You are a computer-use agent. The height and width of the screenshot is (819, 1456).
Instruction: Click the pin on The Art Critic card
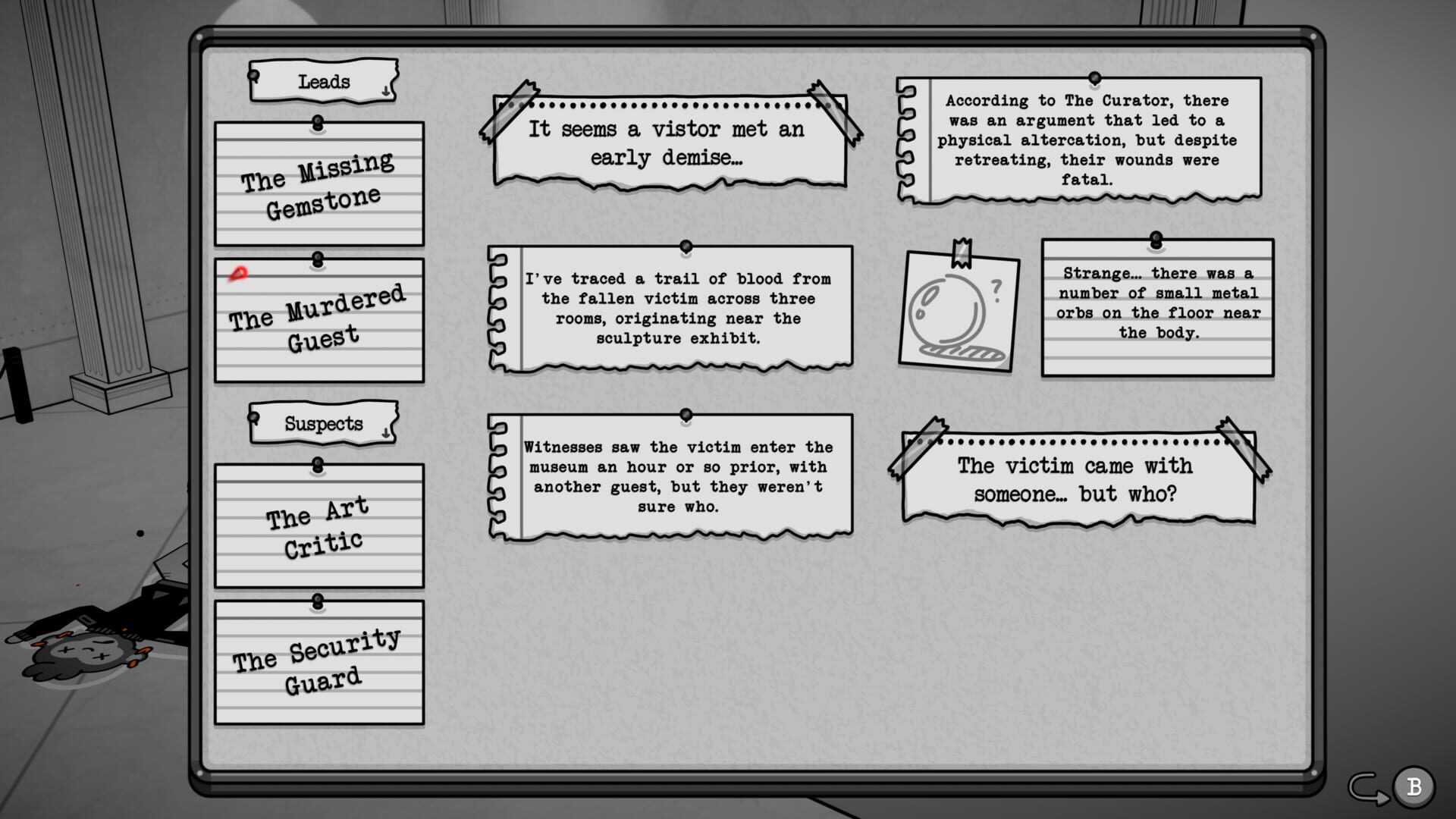[318, 463]
